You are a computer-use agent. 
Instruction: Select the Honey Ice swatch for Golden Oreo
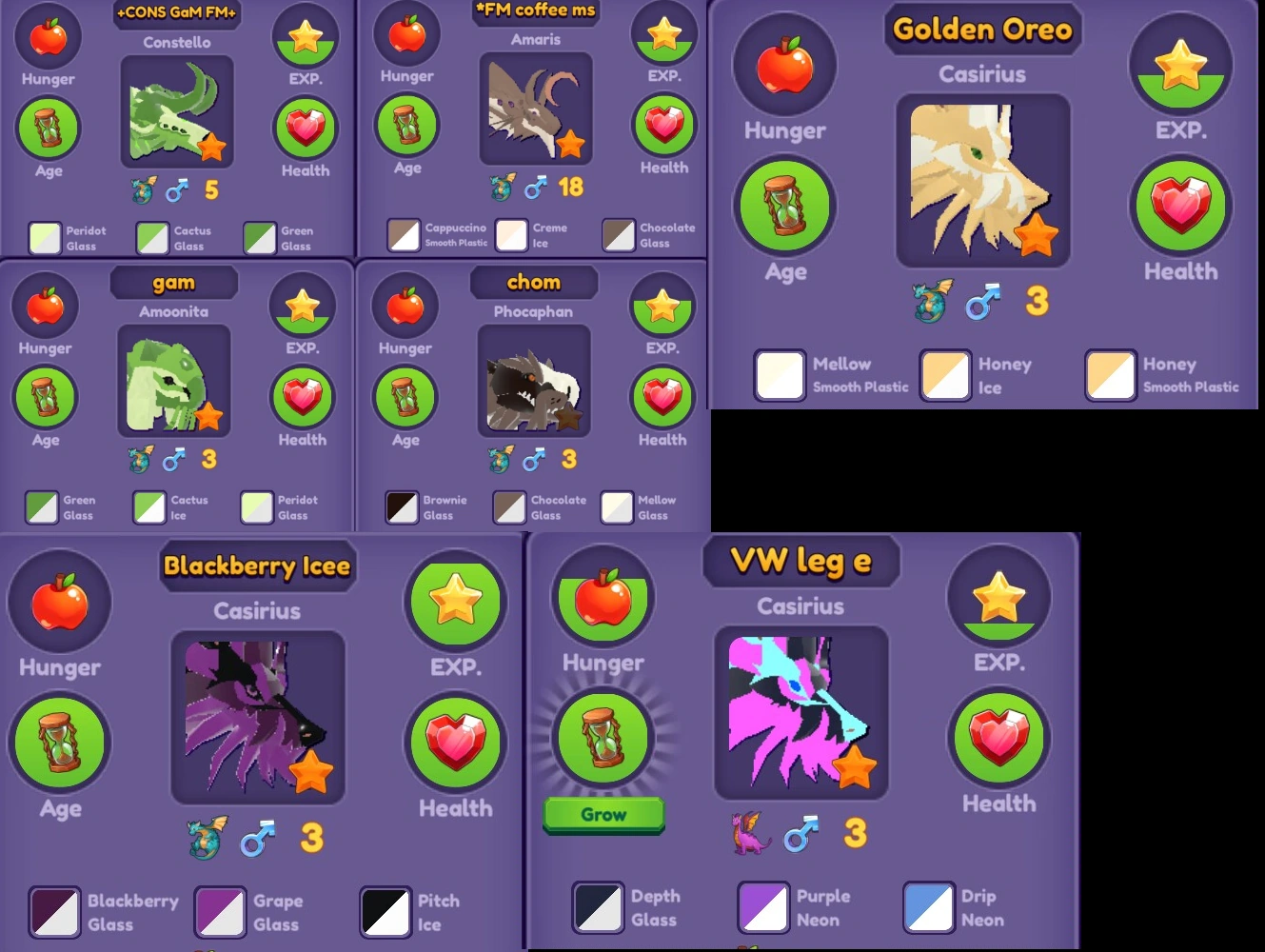pos(944,375)
